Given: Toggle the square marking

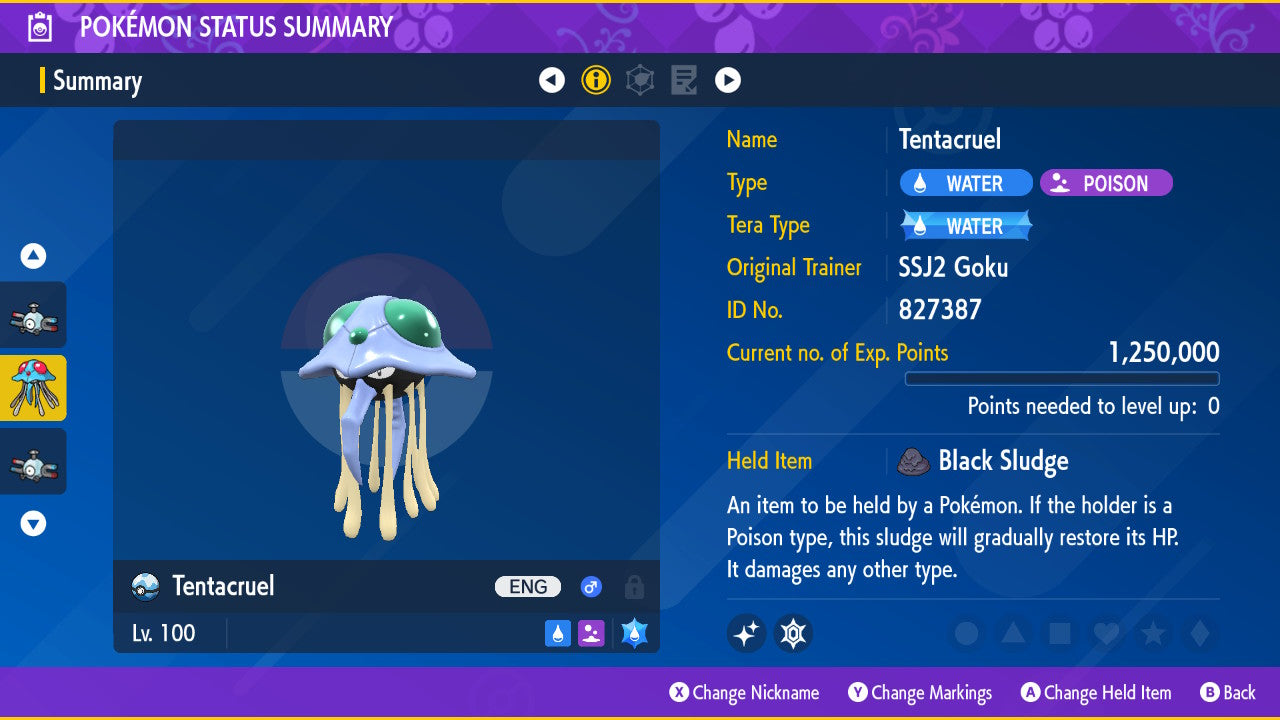Looking at the screenshot, I should click(x=1059, y=633).
